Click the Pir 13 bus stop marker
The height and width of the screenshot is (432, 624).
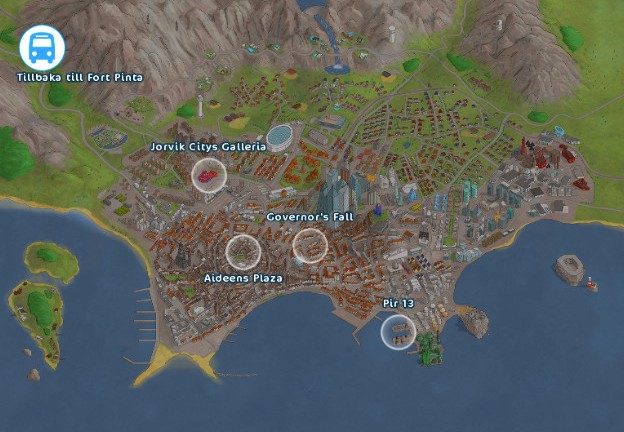(399, 331)
